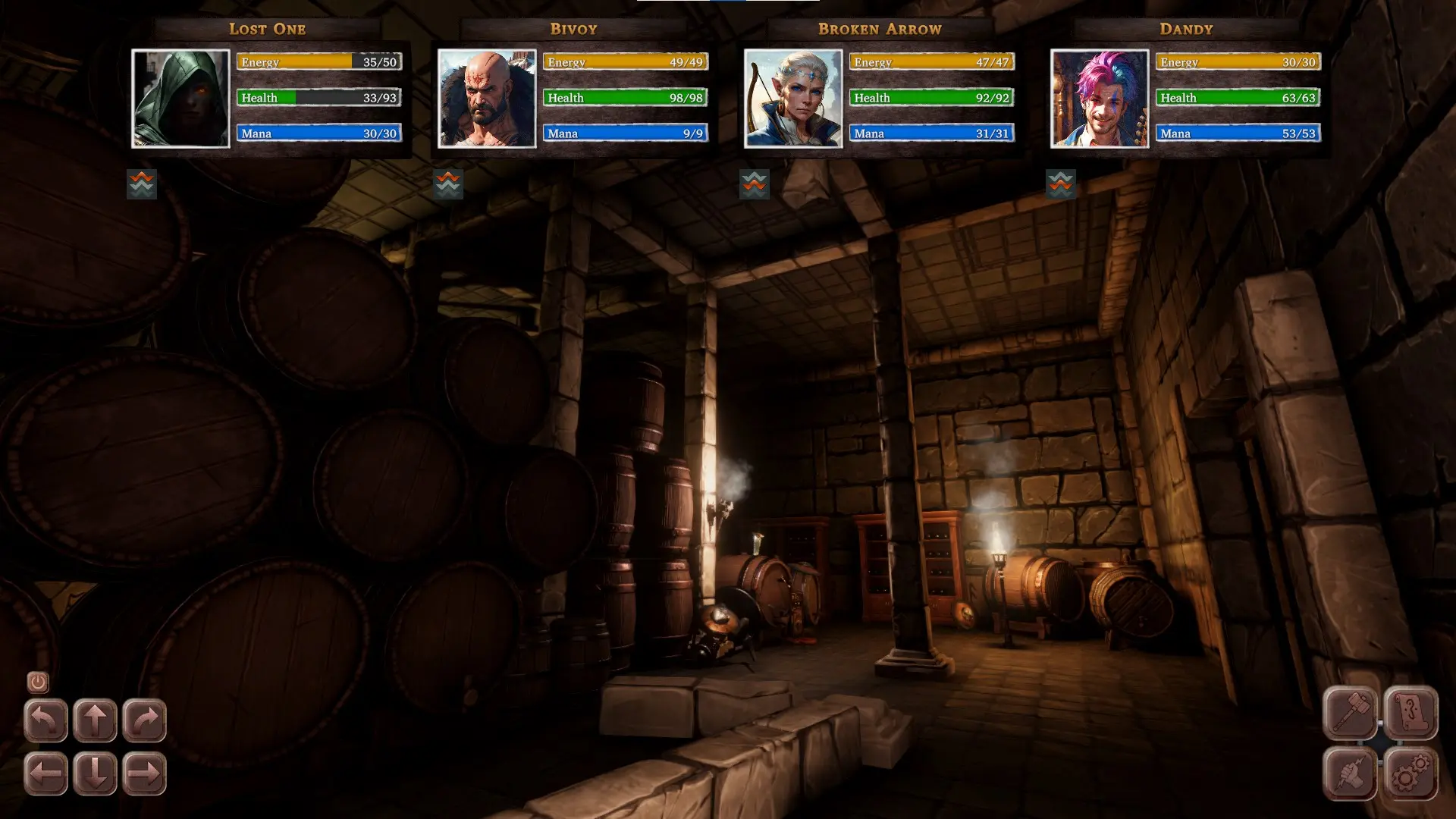This screenshot has width=1456, height=819.
Task: Toggle the chevron icon below Broken Arrow
Action: tap(755, 184)
